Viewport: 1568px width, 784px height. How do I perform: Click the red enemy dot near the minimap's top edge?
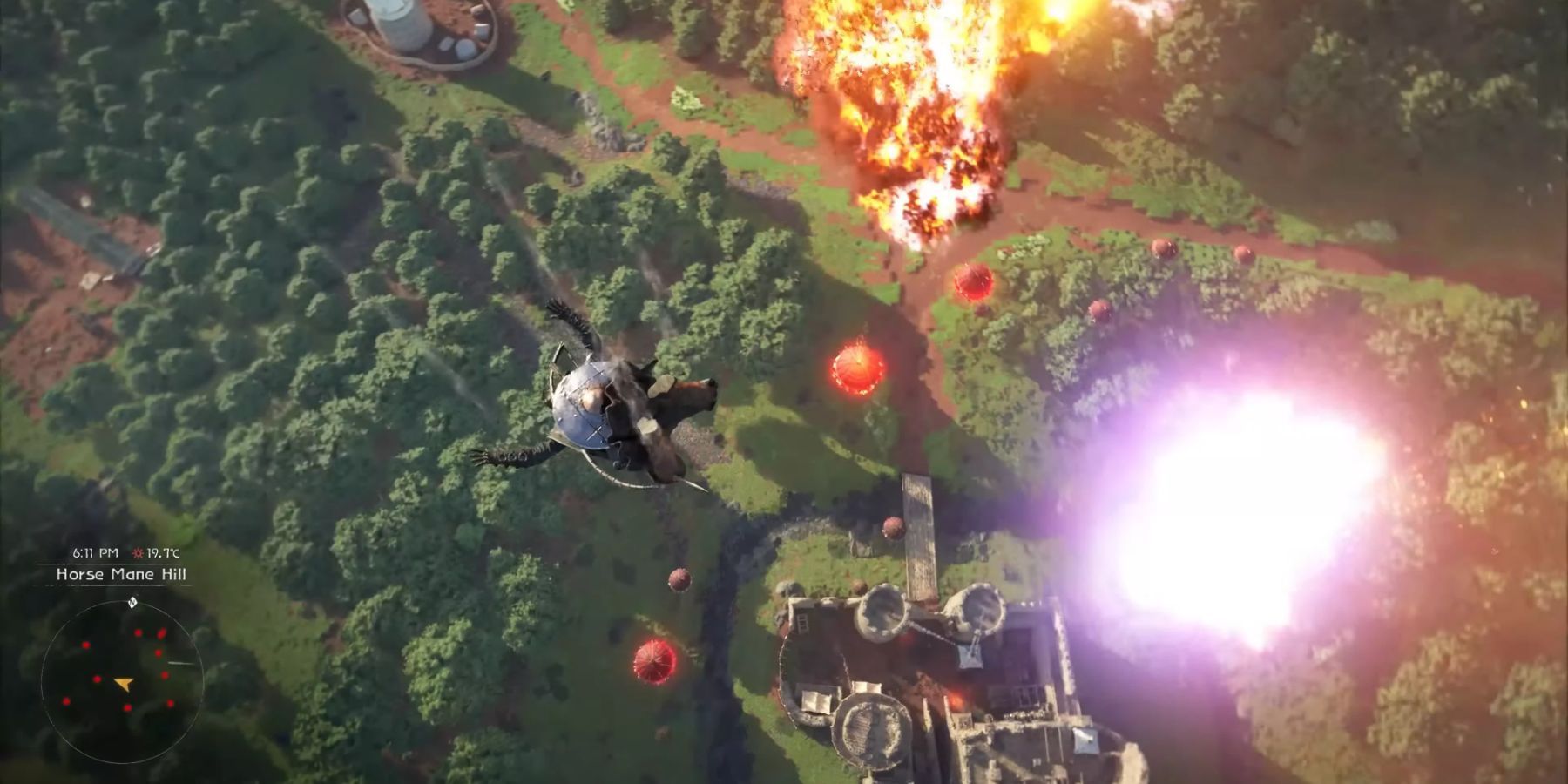138,632
